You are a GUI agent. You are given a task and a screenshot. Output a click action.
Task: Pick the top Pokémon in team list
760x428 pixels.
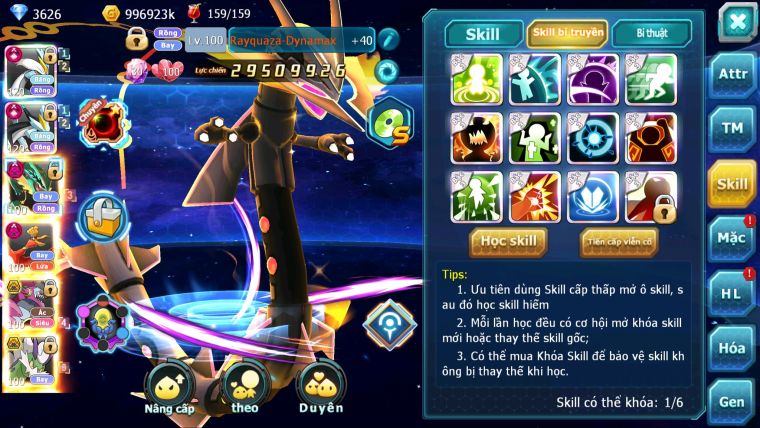pyautogui.click(x=28, y=68)
